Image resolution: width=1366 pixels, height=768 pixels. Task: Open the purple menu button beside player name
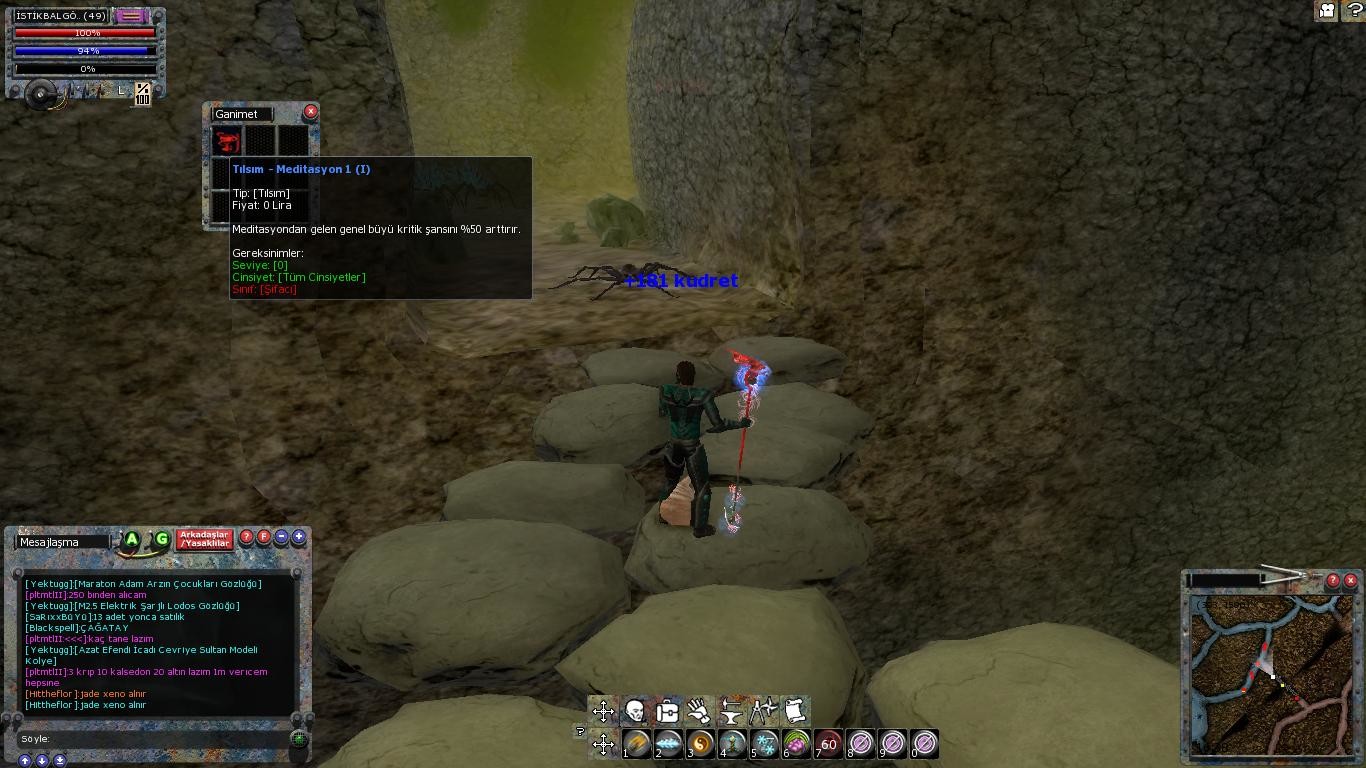coord(128,16)
